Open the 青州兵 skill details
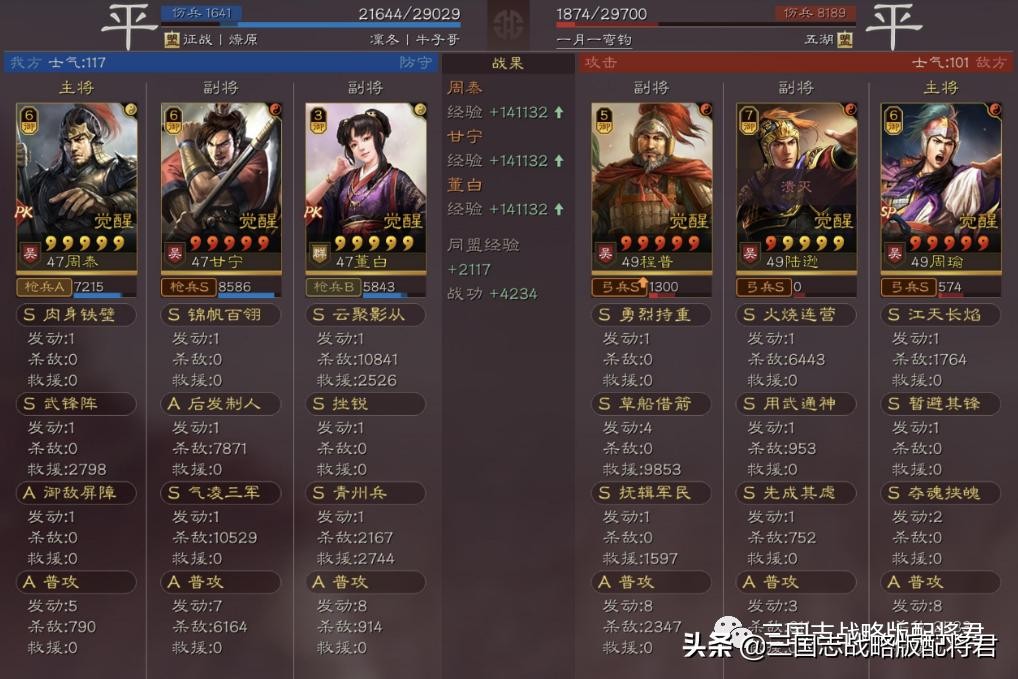The height and width of the screenshot is (679, 1018). [x=365, y=493]
